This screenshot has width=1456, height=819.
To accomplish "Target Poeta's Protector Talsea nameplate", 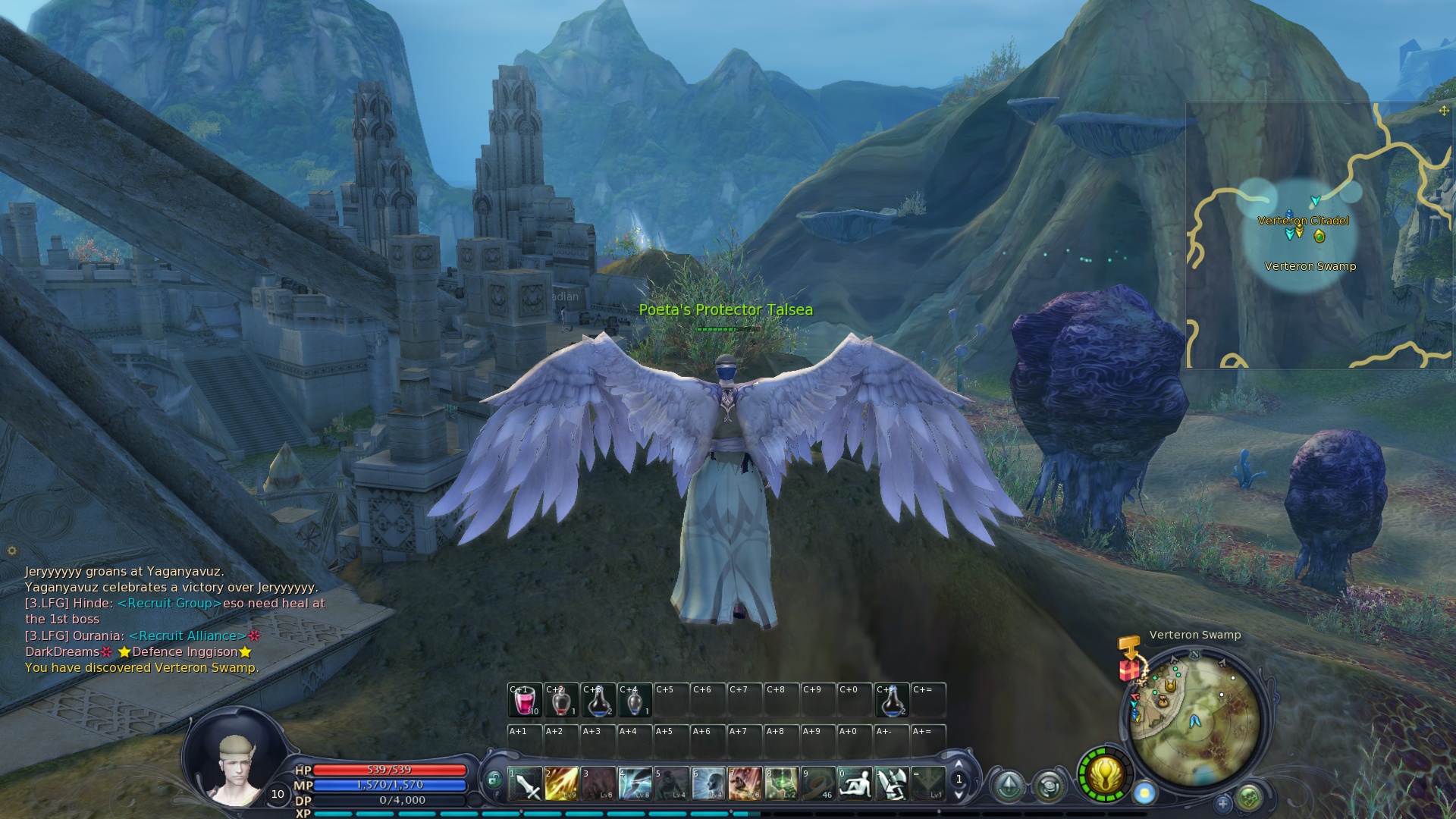I will click(x=726, y=310).
